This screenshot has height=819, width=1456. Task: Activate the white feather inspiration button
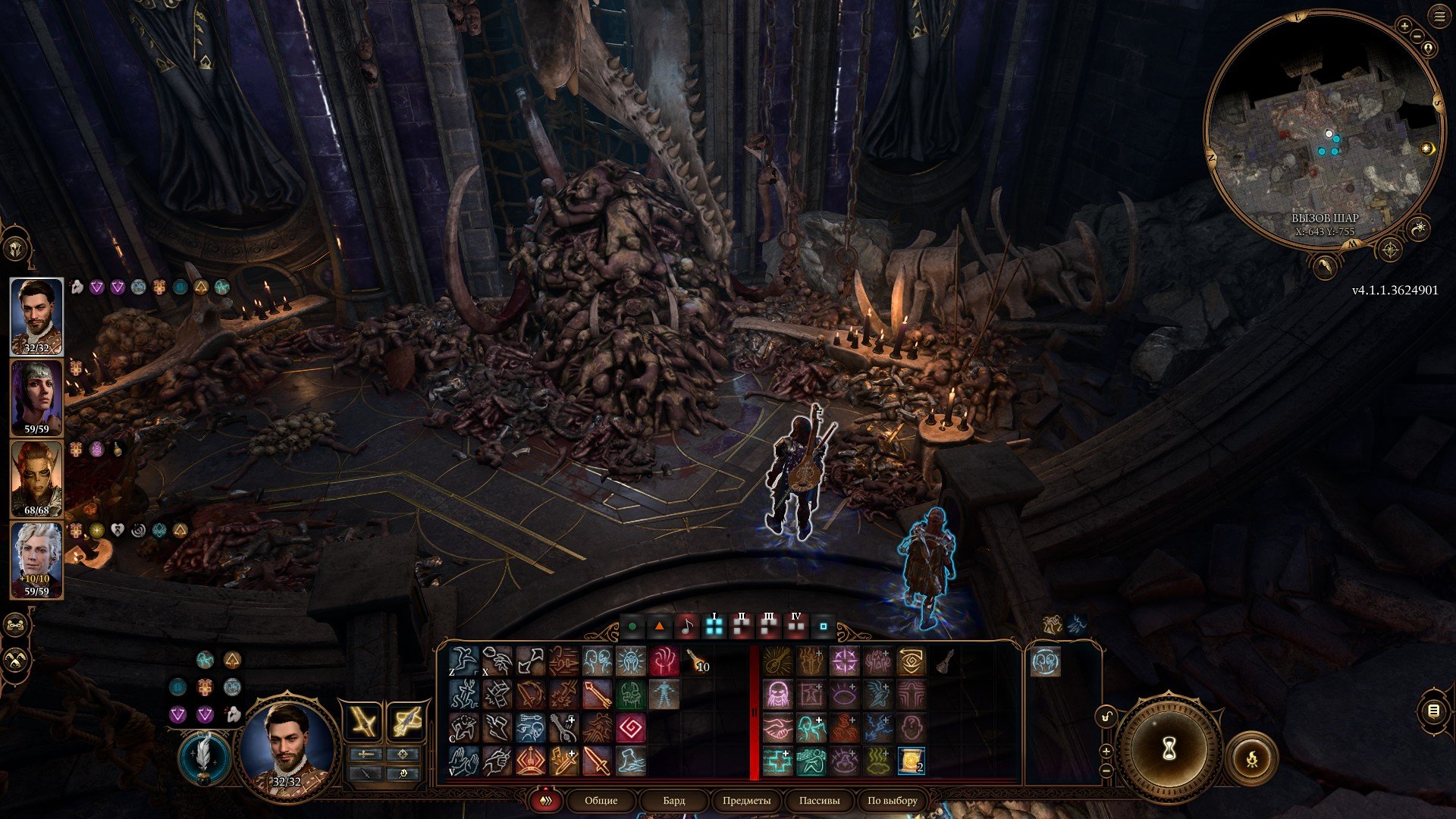click(203, 758)
